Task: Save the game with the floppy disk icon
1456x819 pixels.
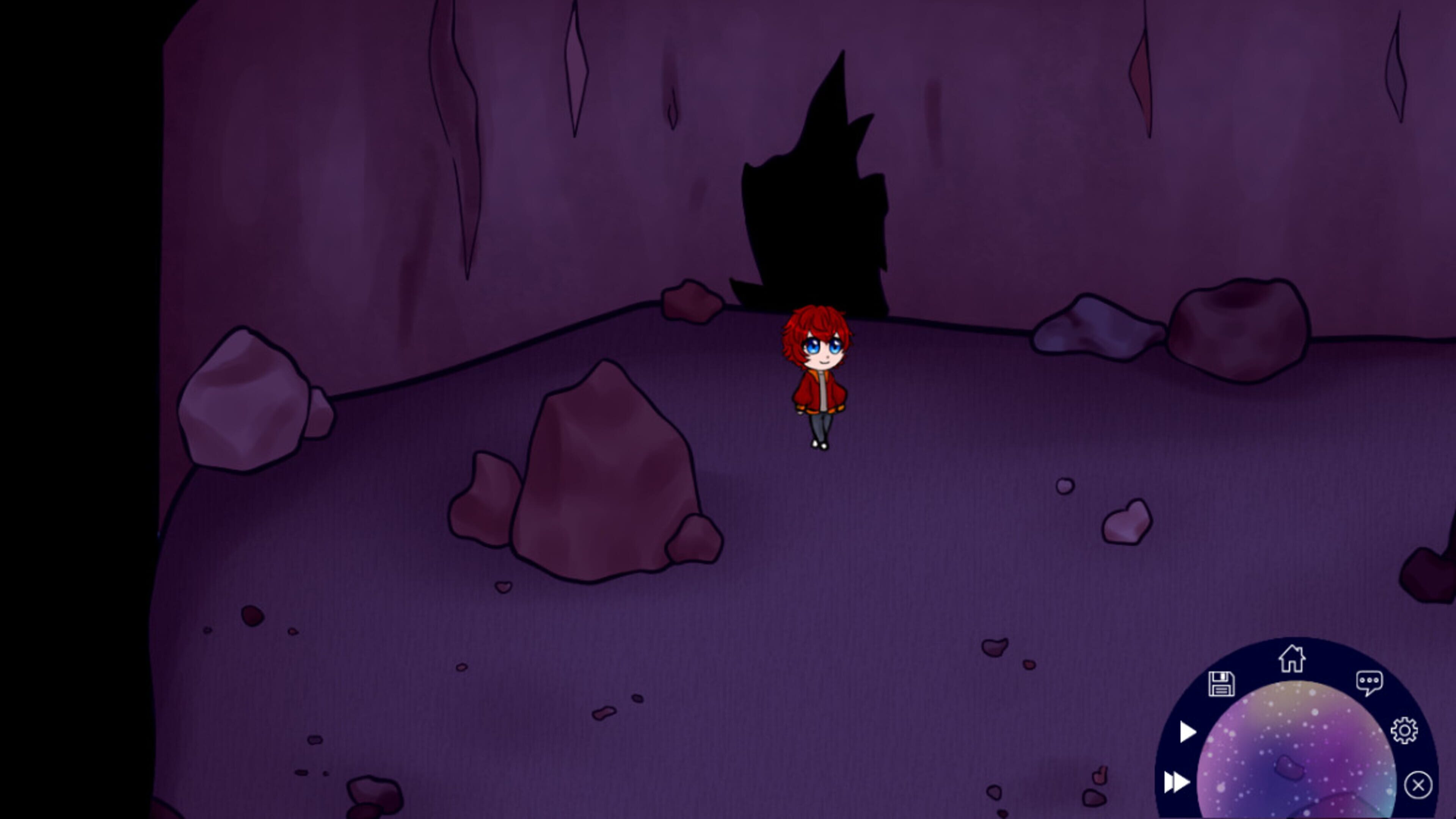Action: 1221,684
